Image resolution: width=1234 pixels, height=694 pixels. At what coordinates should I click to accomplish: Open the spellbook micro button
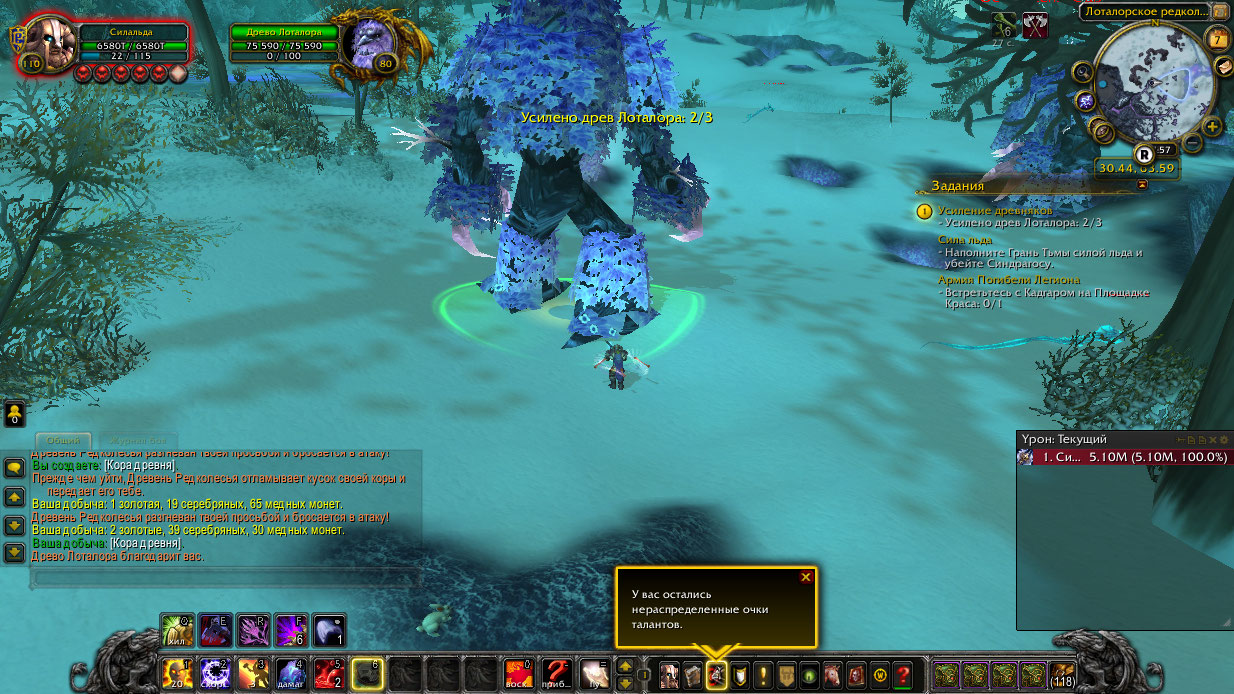pyautogui.click(x=692, y=675)
